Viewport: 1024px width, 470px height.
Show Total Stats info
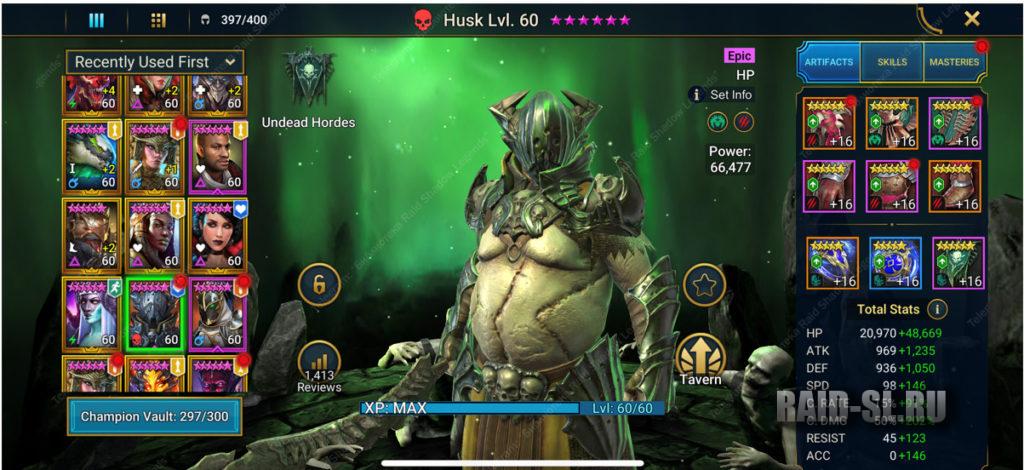(938, 309)
